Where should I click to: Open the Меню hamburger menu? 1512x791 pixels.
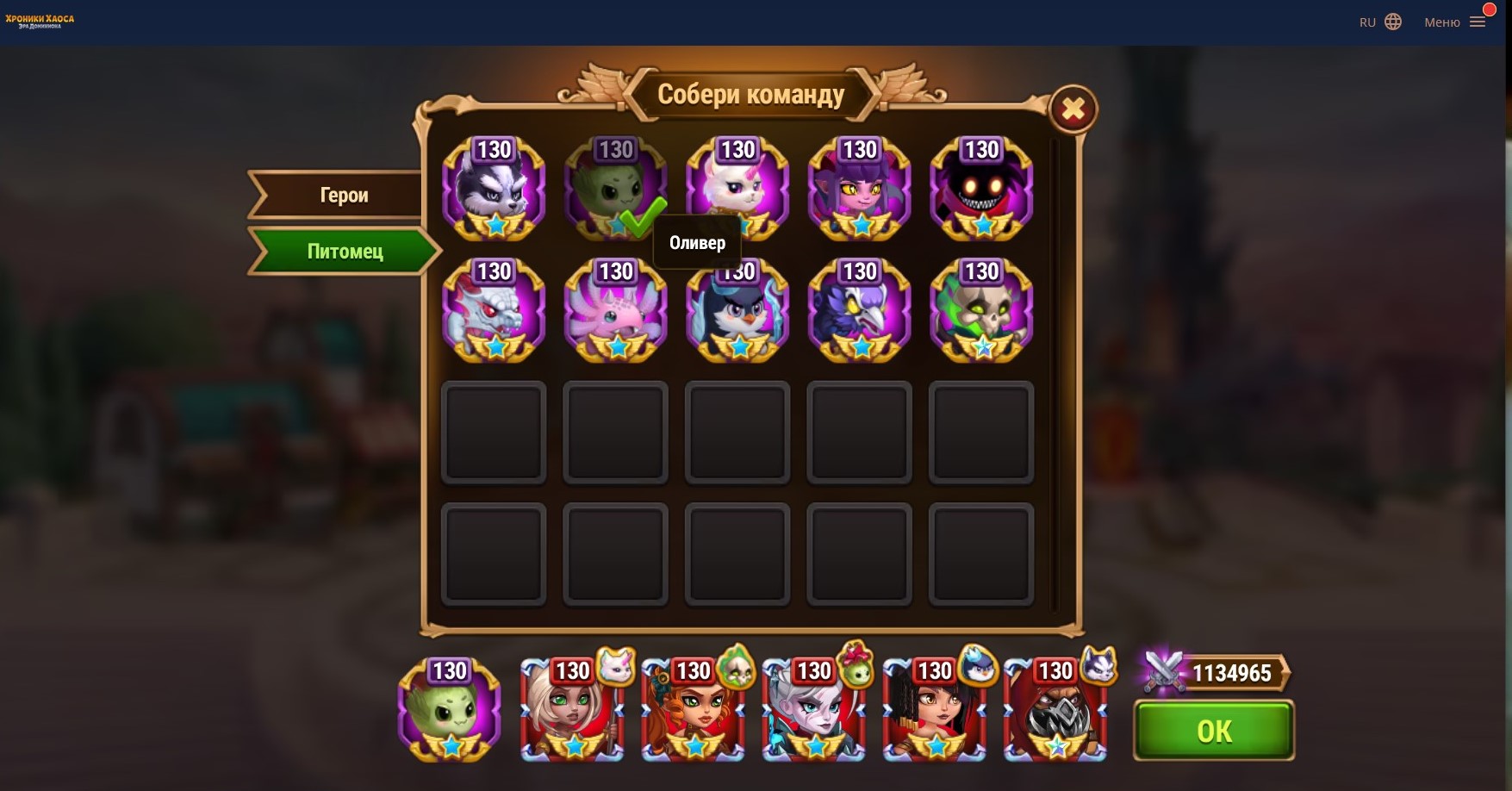tap(1455, 22)
